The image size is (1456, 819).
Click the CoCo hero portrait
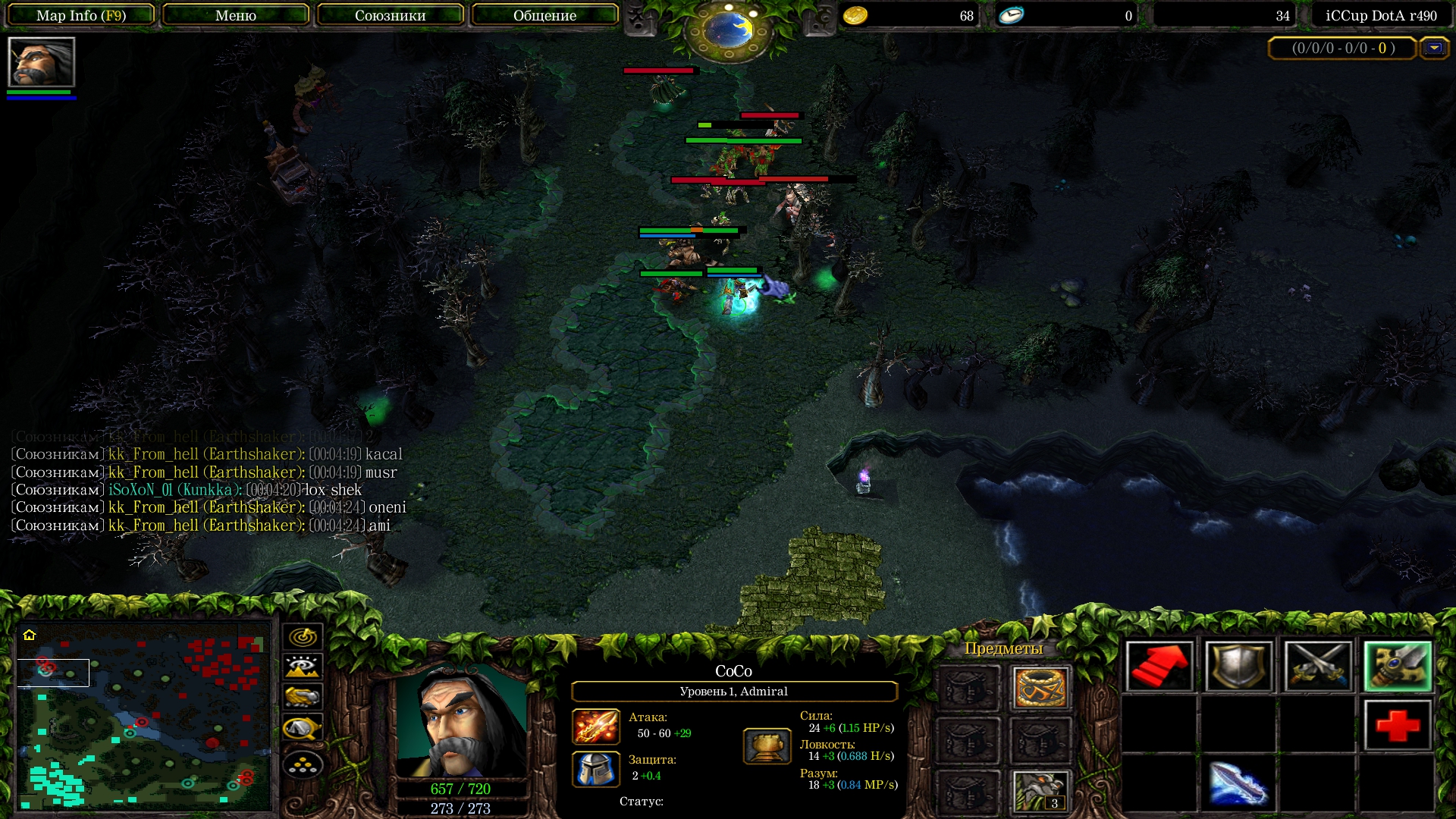tap(461, 720)
